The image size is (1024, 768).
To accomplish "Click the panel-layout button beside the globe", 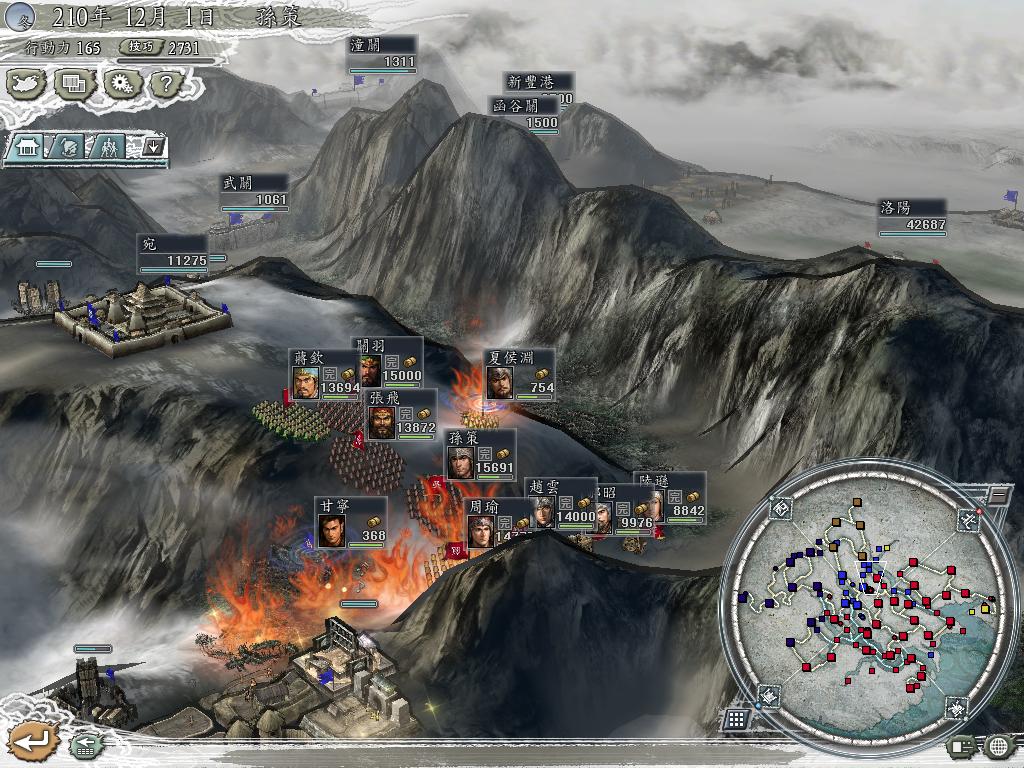I will pyautogui.click(x=962, y=745).
